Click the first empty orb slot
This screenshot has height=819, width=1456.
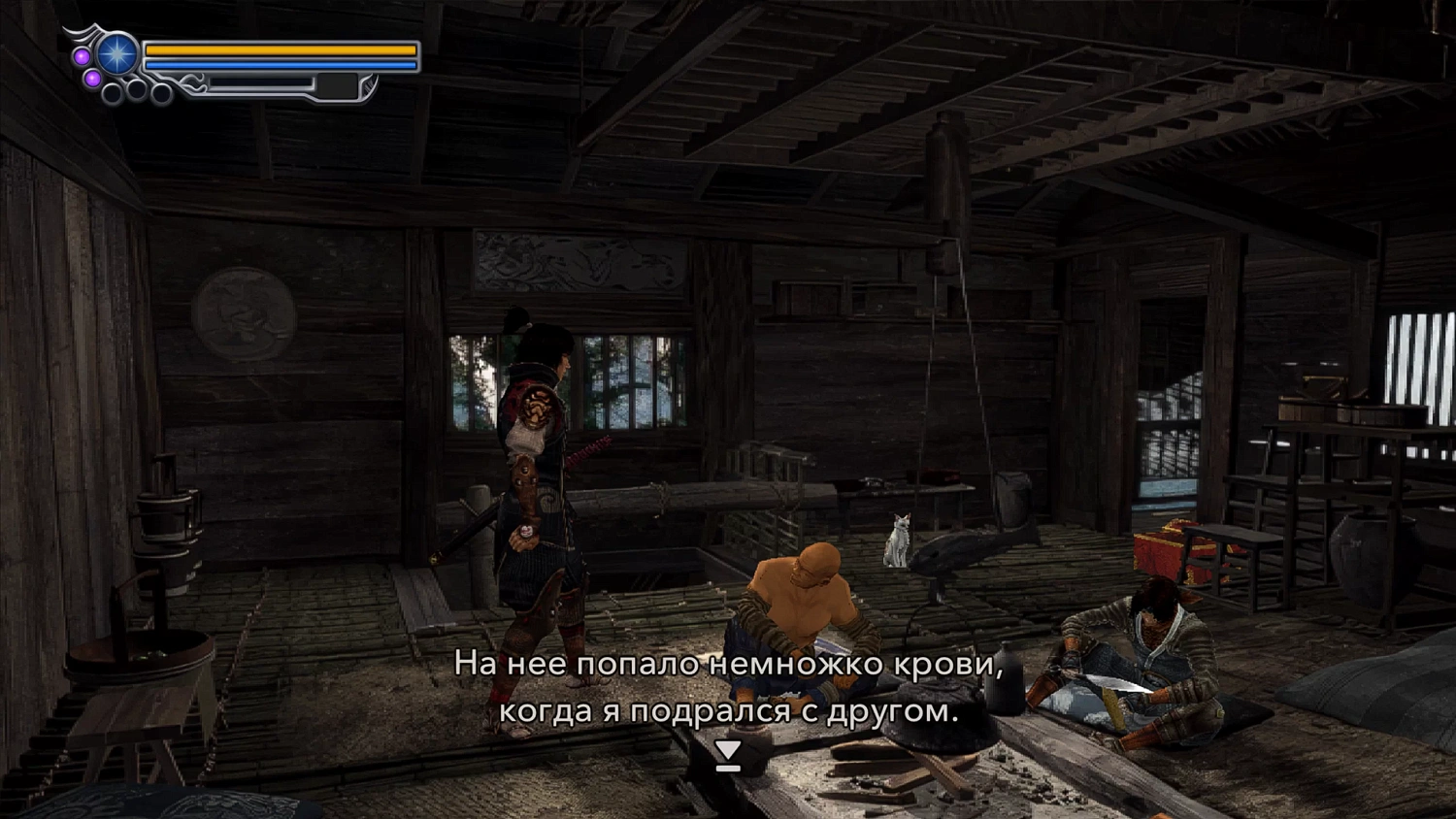(x=112, y=93)
